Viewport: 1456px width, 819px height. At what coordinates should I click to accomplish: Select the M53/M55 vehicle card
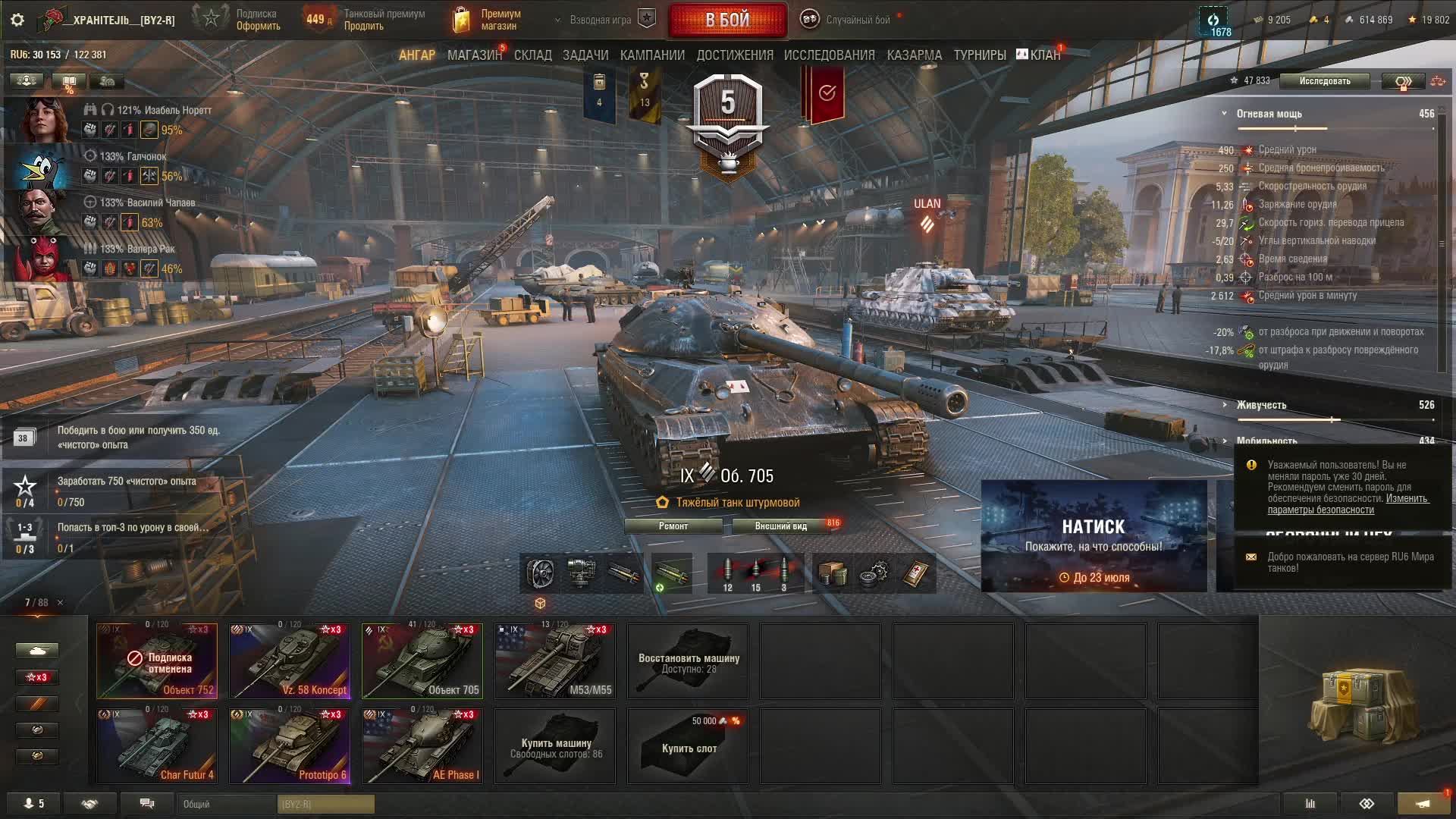click(555, 661)
